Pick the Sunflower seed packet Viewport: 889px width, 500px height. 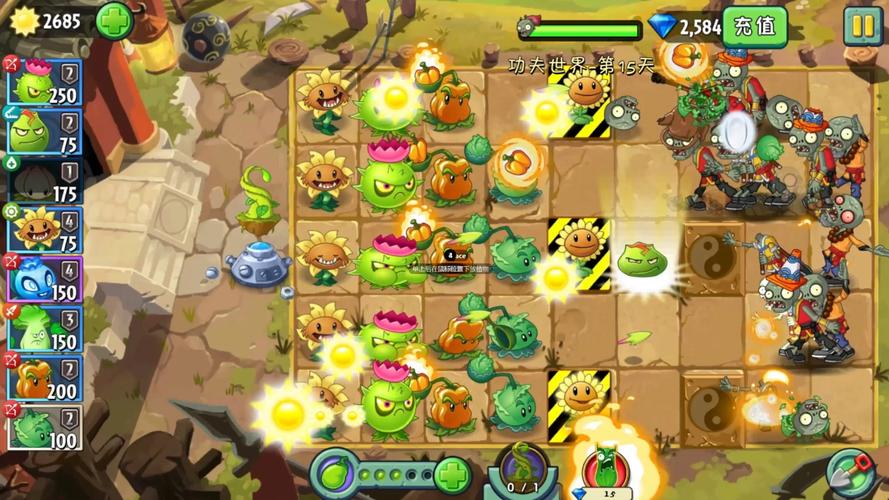(x=44, y=229)
